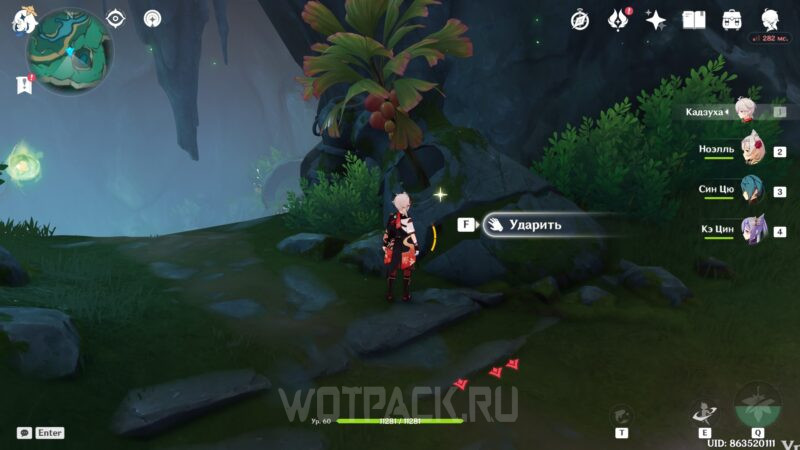This screenshot has width=800, height=450.
Task: Switch to party member Кэ Цин
Action: click(x=751, y=230)
